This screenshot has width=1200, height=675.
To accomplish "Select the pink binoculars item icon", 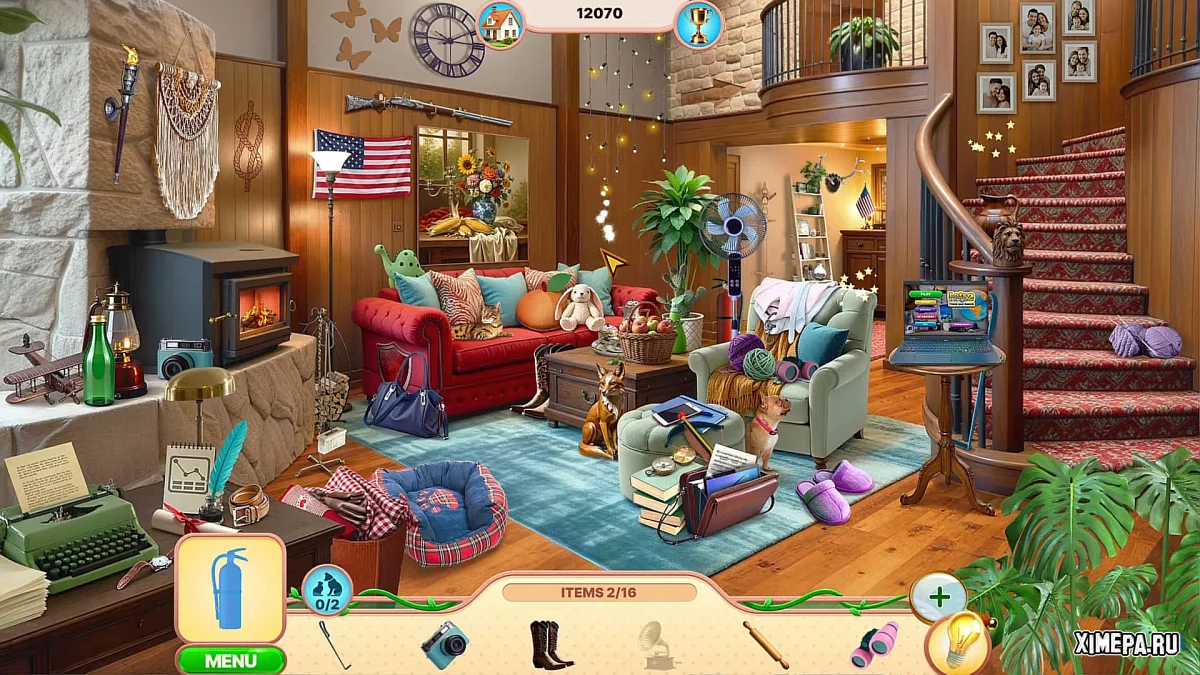I will 873,645.
